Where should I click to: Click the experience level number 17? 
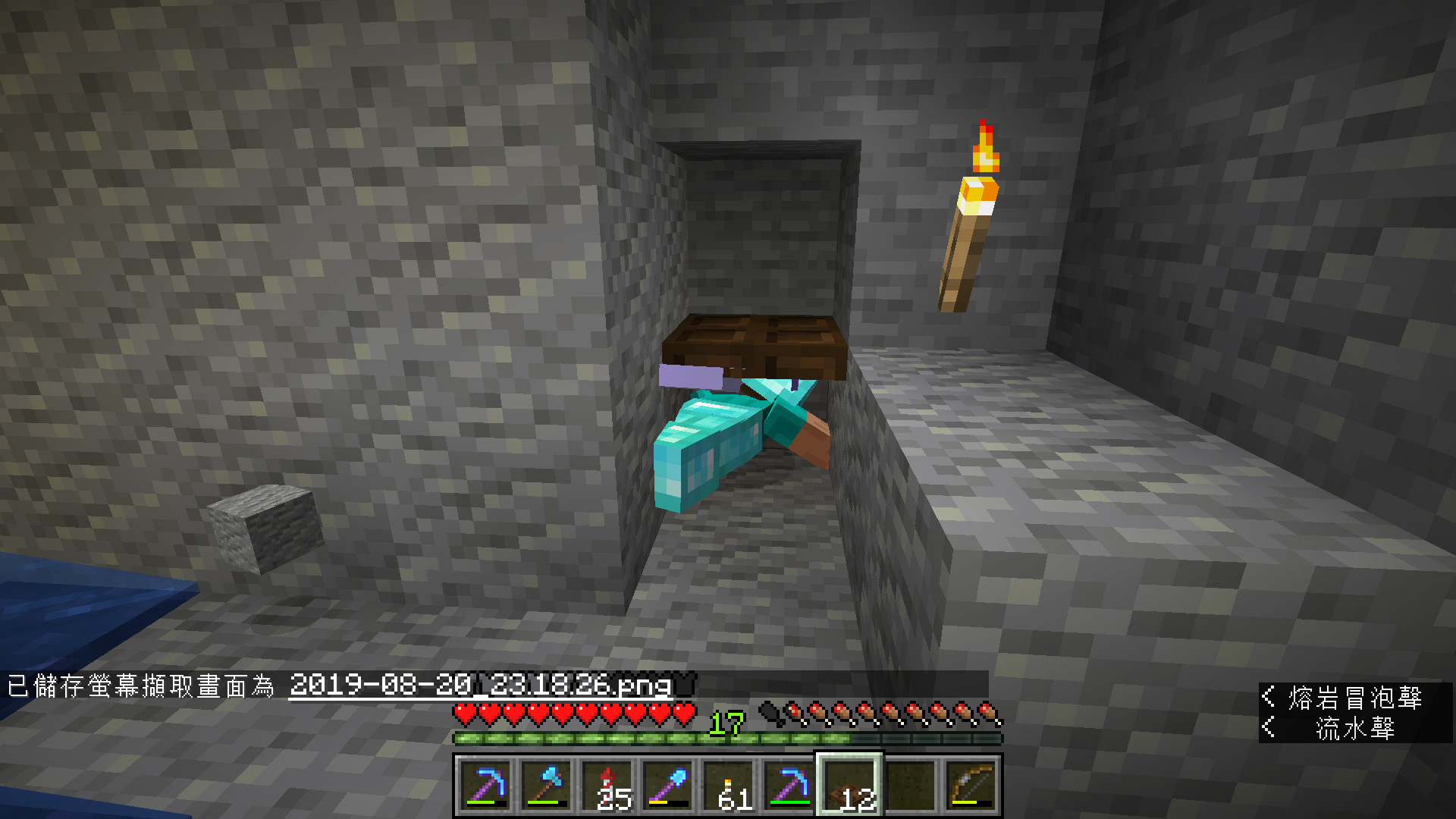pyautogui.click(x=728, y=724)
